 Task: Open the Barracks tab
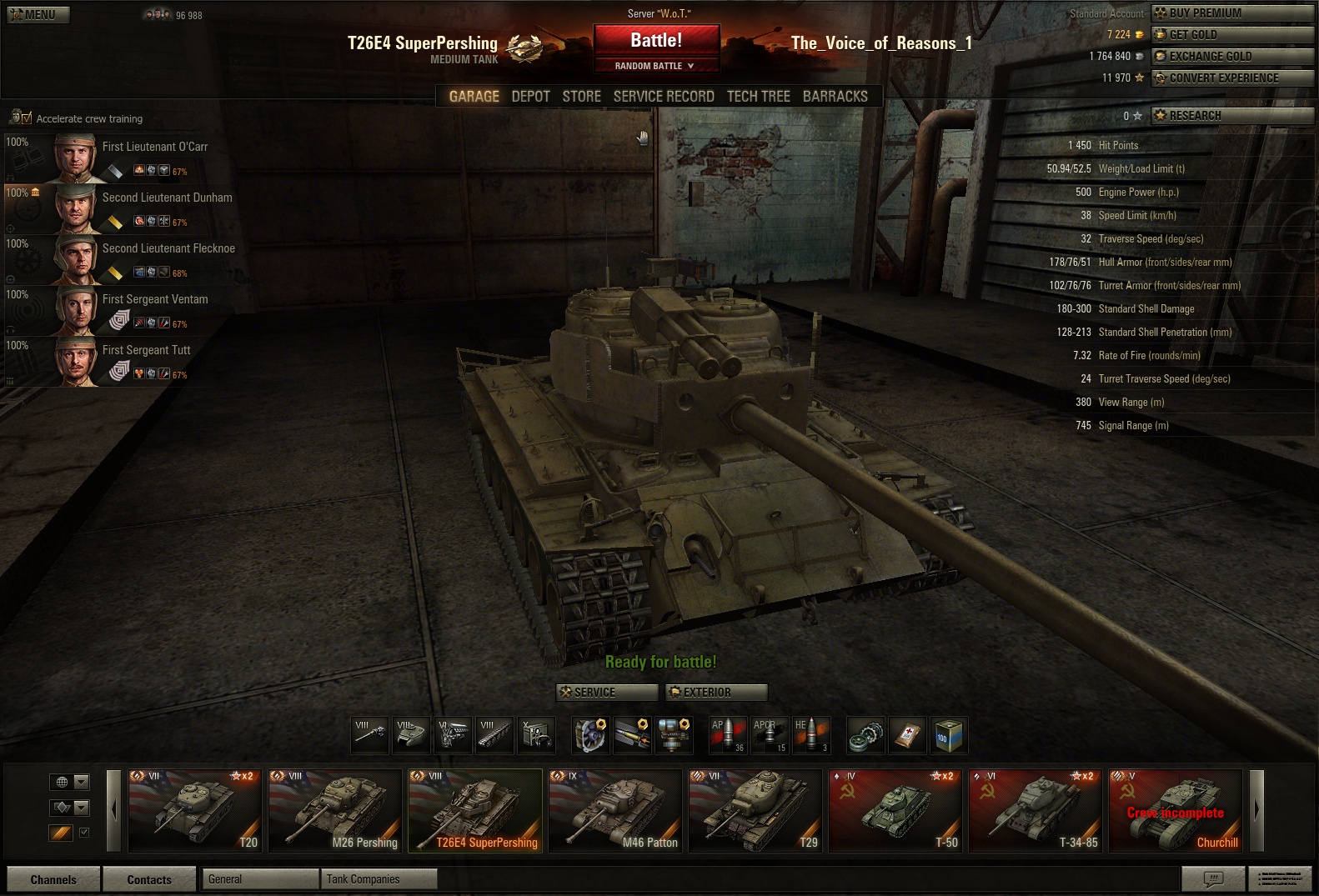coord(835,97)
